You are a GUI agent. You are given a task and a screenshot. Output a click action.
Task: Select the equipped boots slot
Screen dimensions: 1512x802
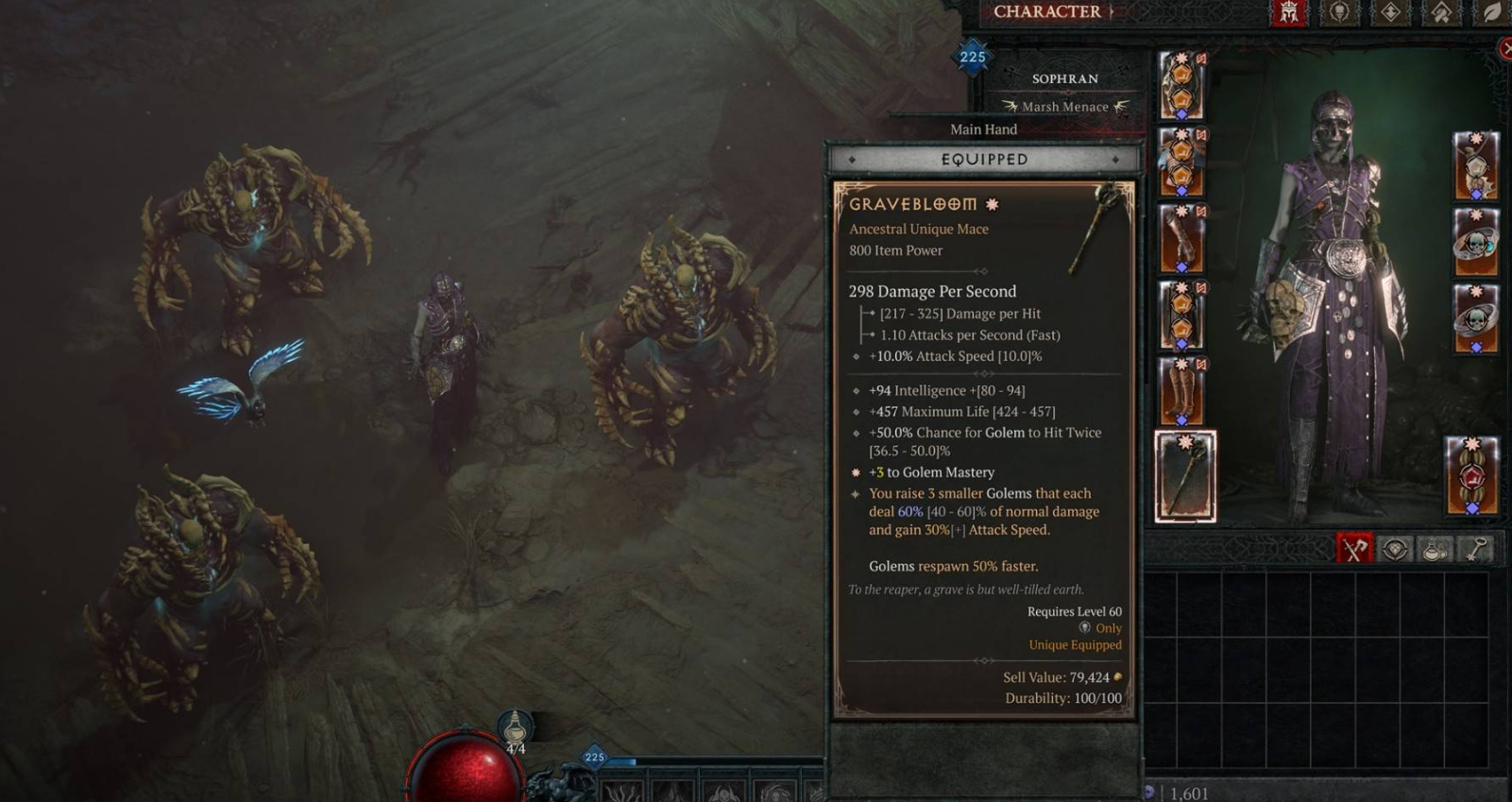coord(1181,392)
